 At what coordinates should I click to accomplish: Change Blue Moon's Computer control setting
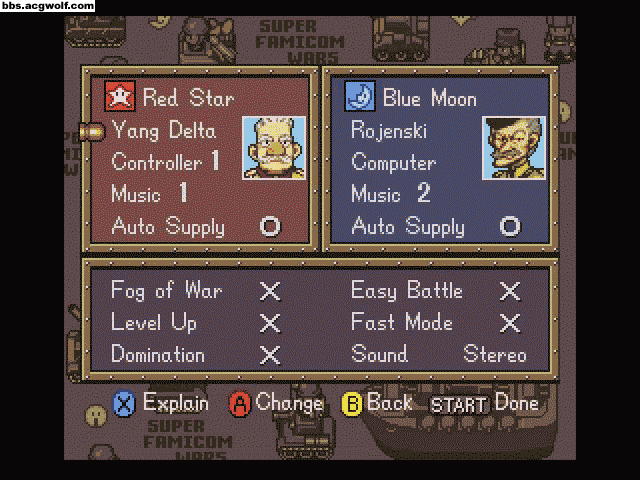coord(394,162)
